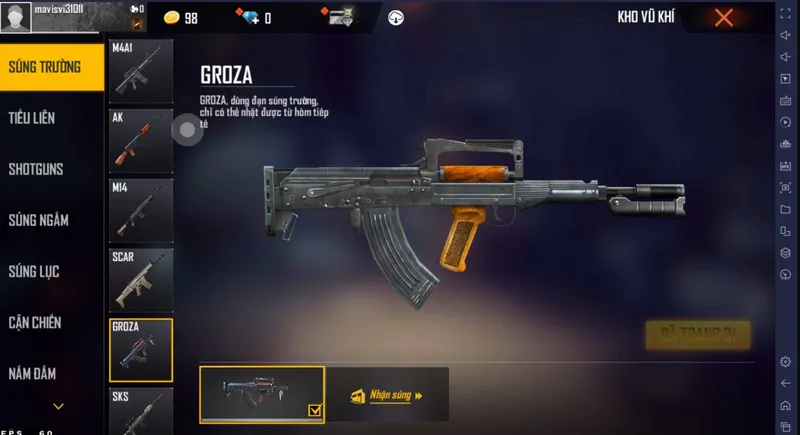Image resolution: width=800 pixels, height=435 pixels.
Task: View the SCAR rifle
Action: coord(140,280)
